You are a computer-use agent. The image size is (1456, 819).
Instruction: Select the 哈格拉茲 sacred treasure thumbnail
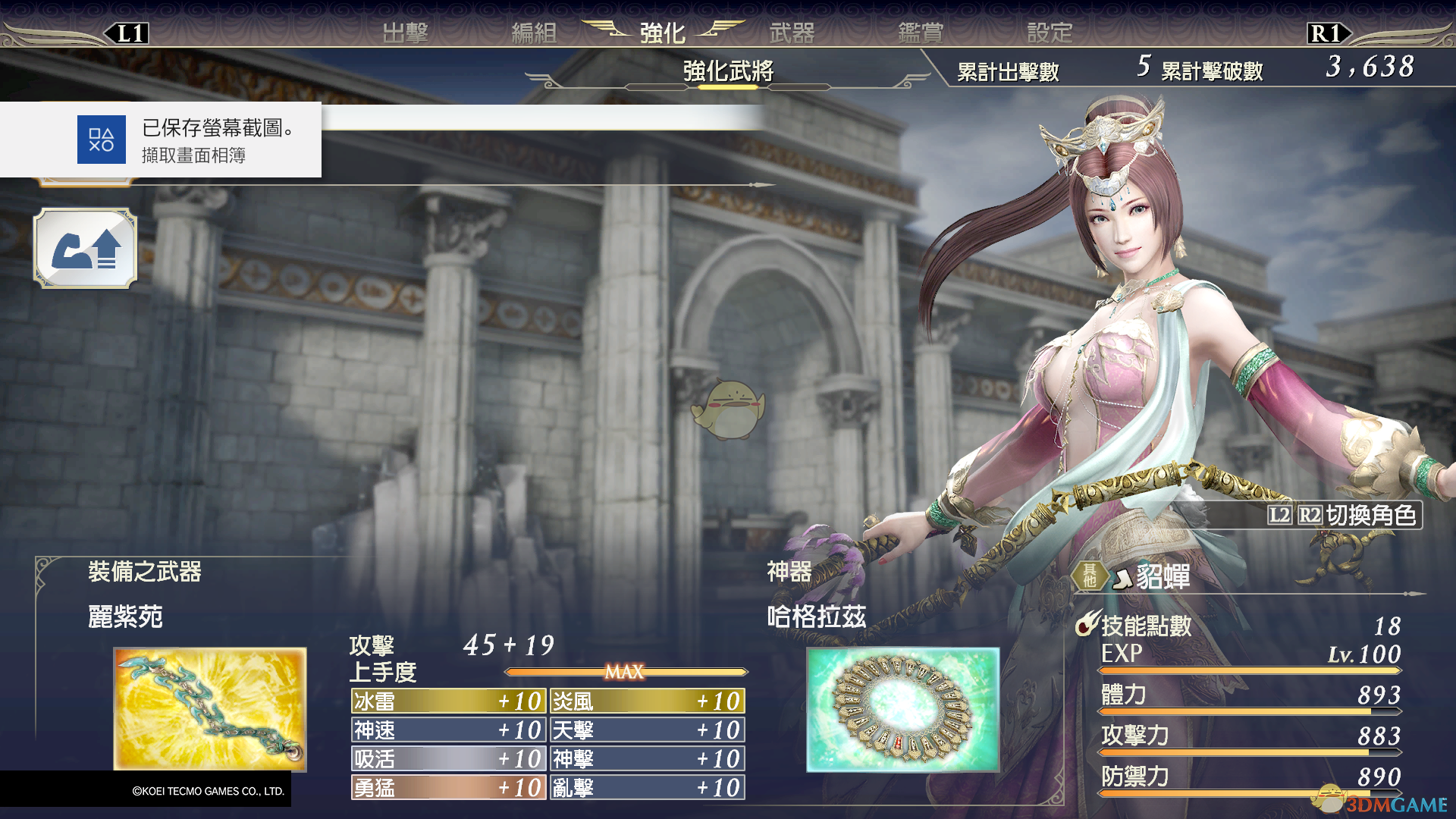point(902,708)
